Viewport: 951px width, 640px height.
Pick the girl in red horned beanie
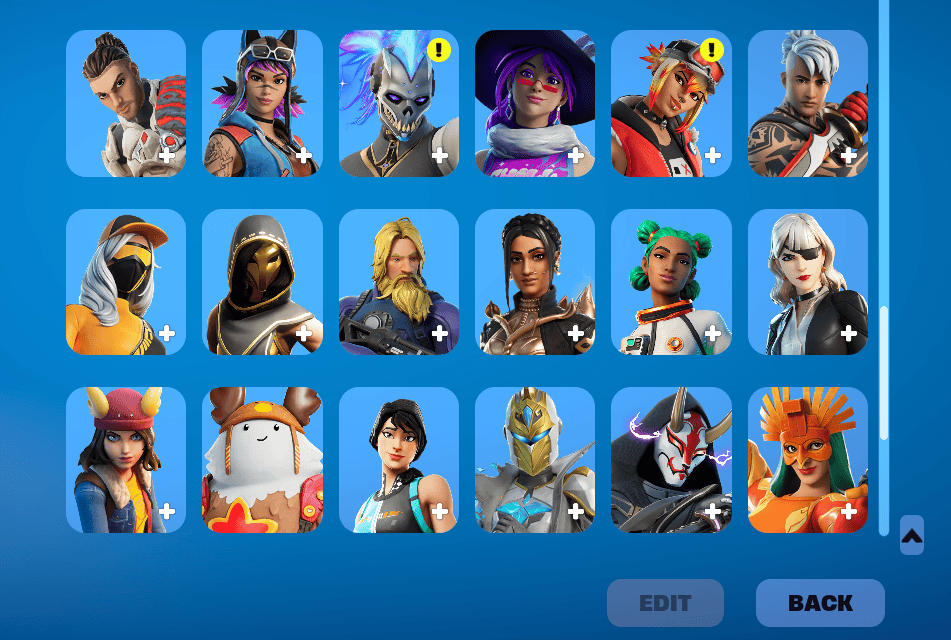[126, 460]
